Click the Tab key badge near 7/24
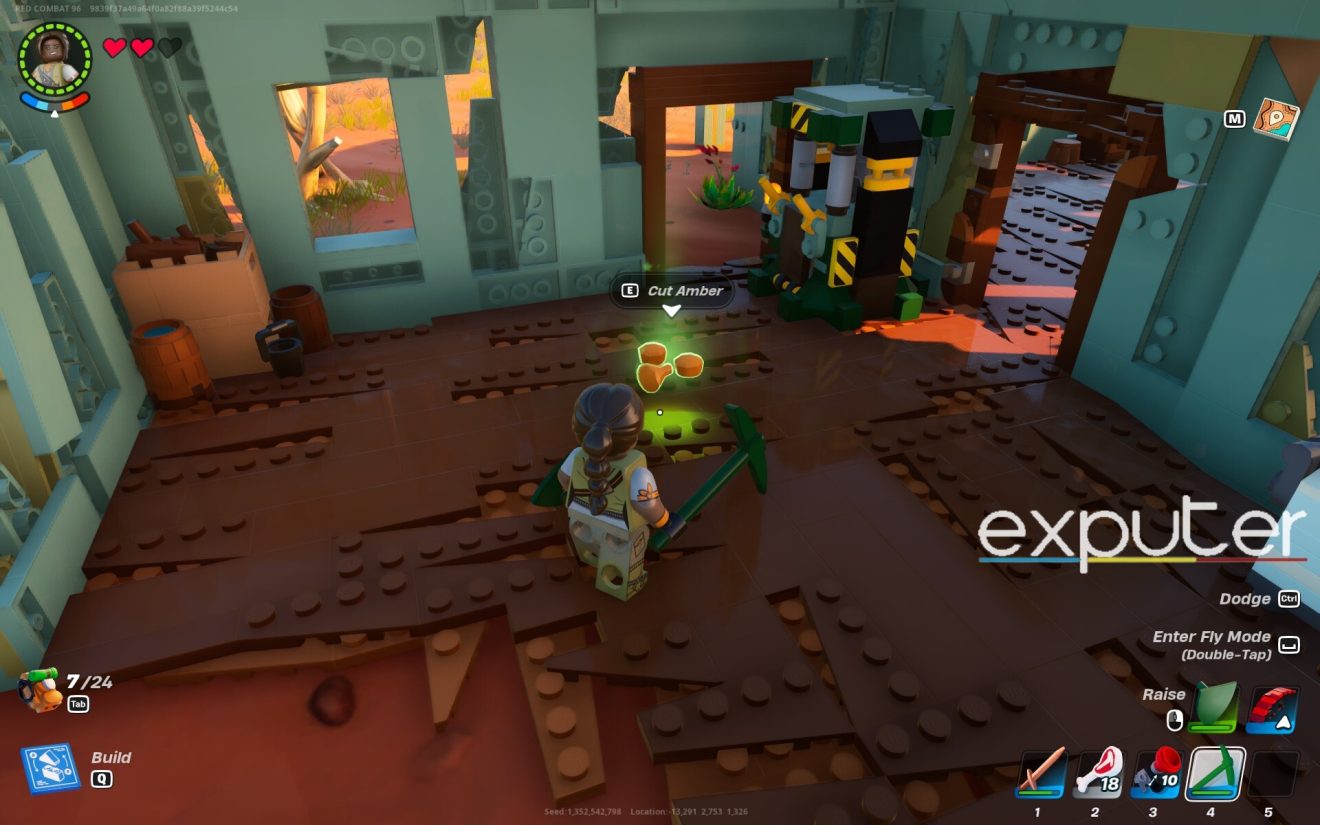1320x825 pixels. pyautogui.click(x=79, y=703)
